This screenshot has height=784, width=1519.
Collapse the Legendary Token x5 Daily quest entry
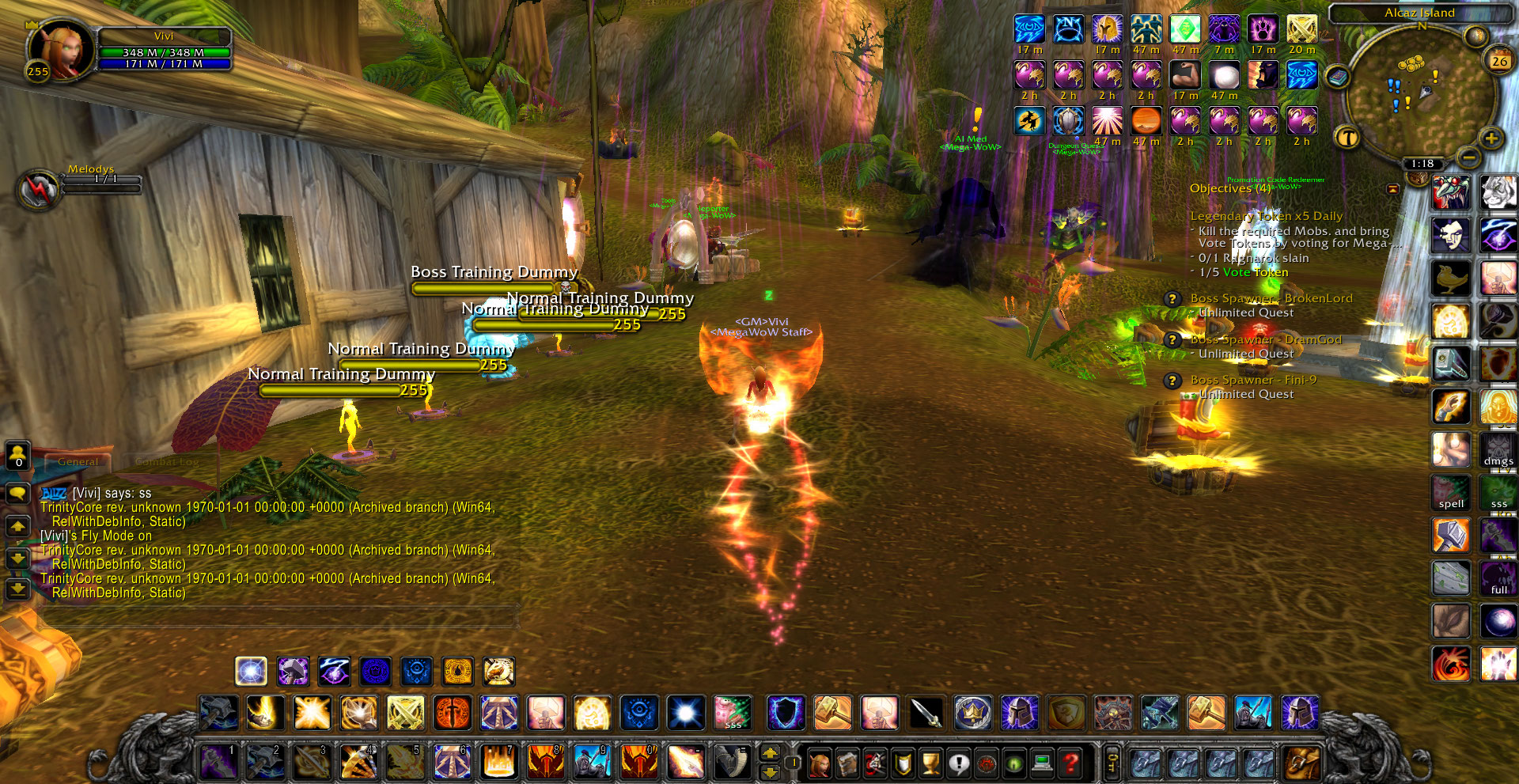point(1266,216)
